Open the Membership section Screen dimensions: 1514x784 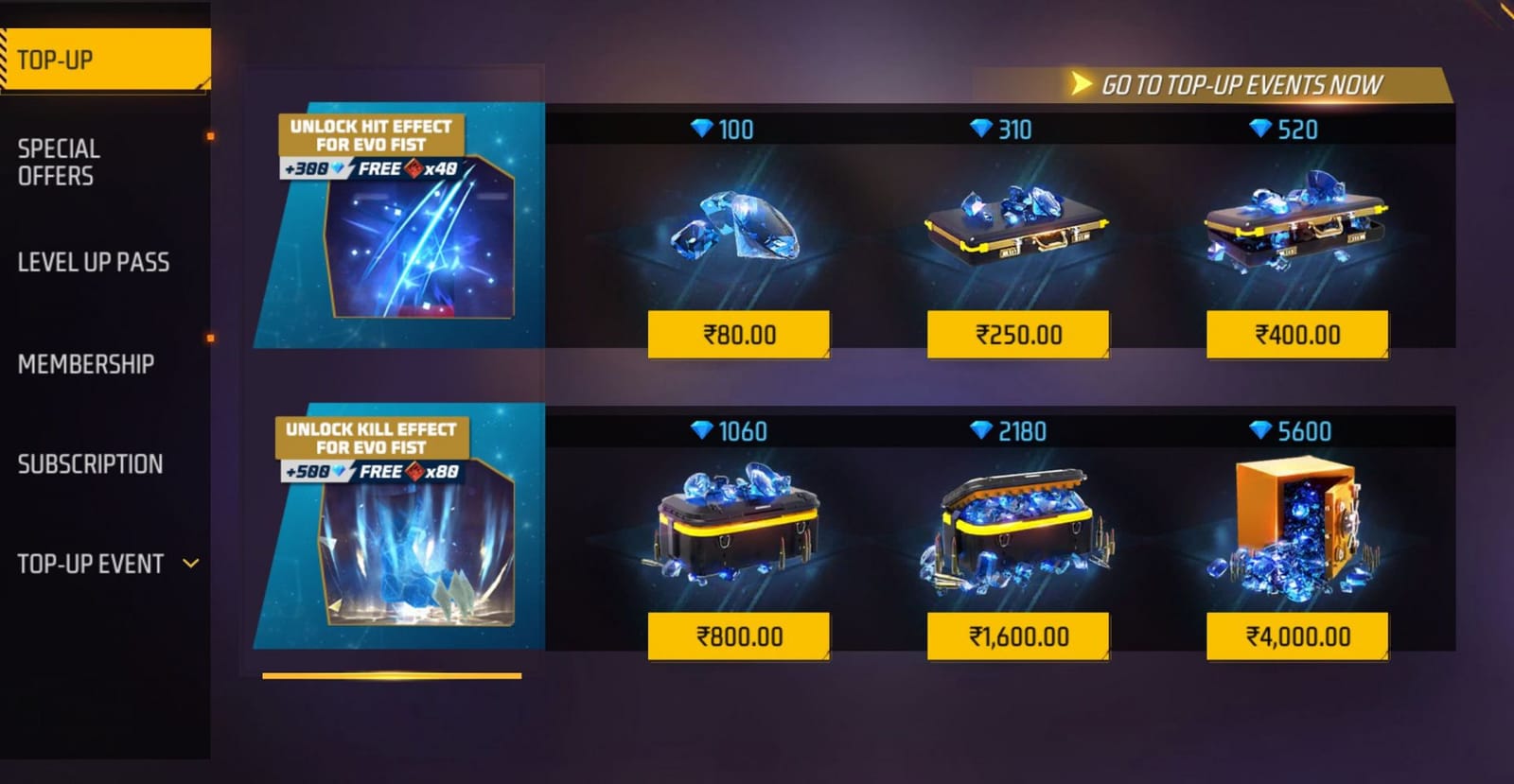86,364
